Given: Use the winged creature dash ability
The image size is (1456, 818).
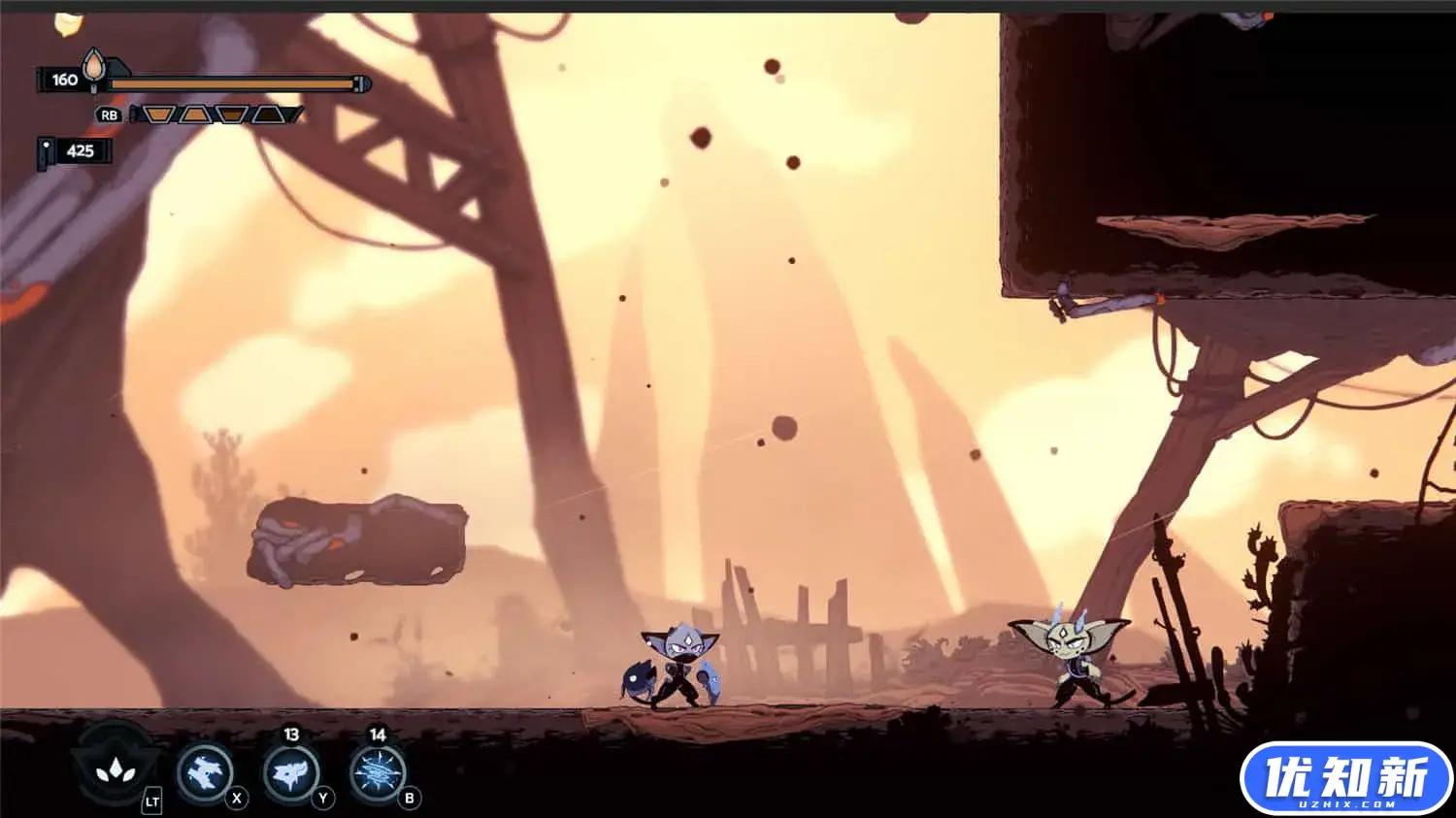Looking at the screenshot, I should click(x=205, y=773).
